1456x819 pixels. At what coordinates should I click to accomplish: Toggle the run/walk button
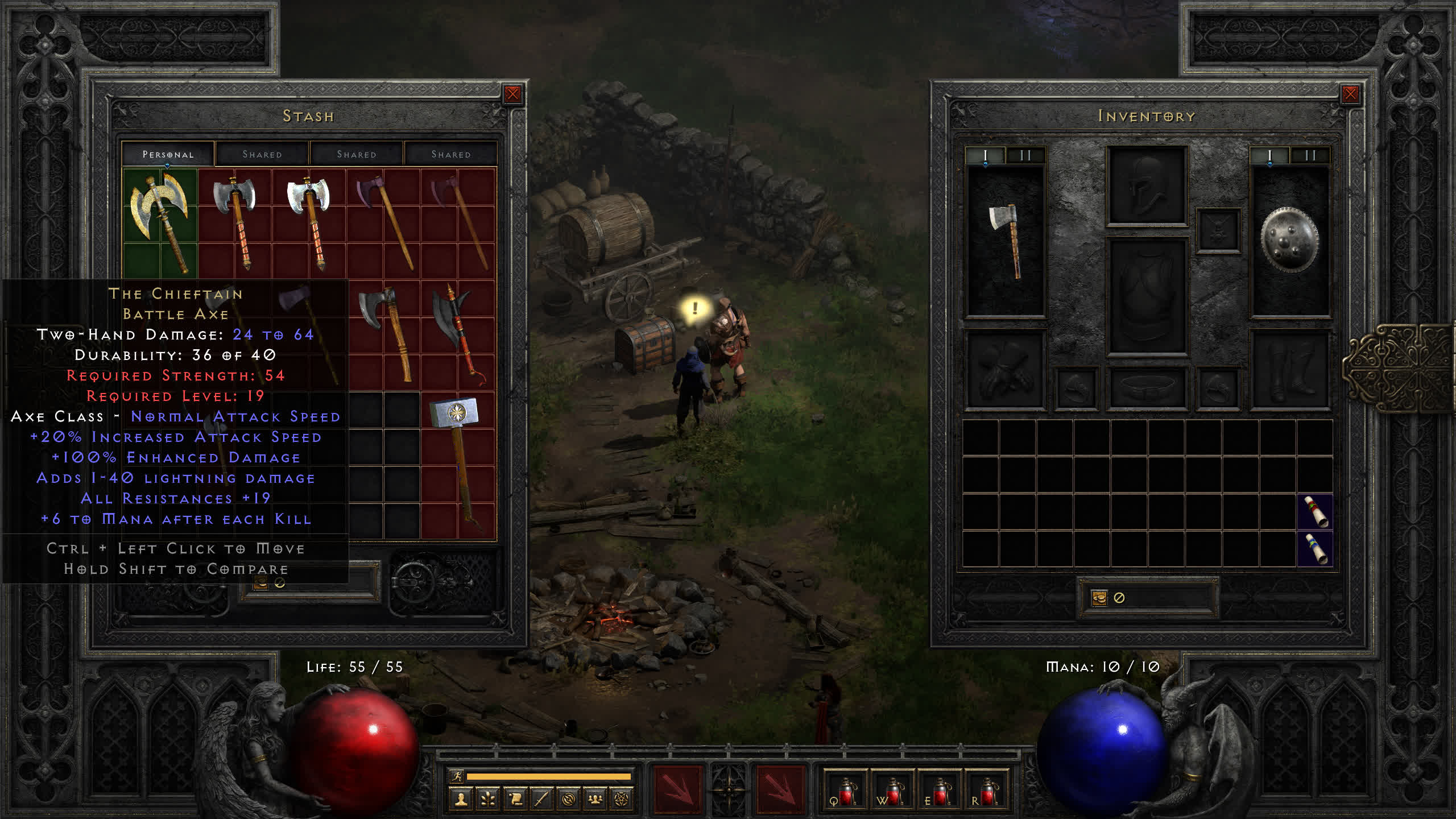[457, 776]
